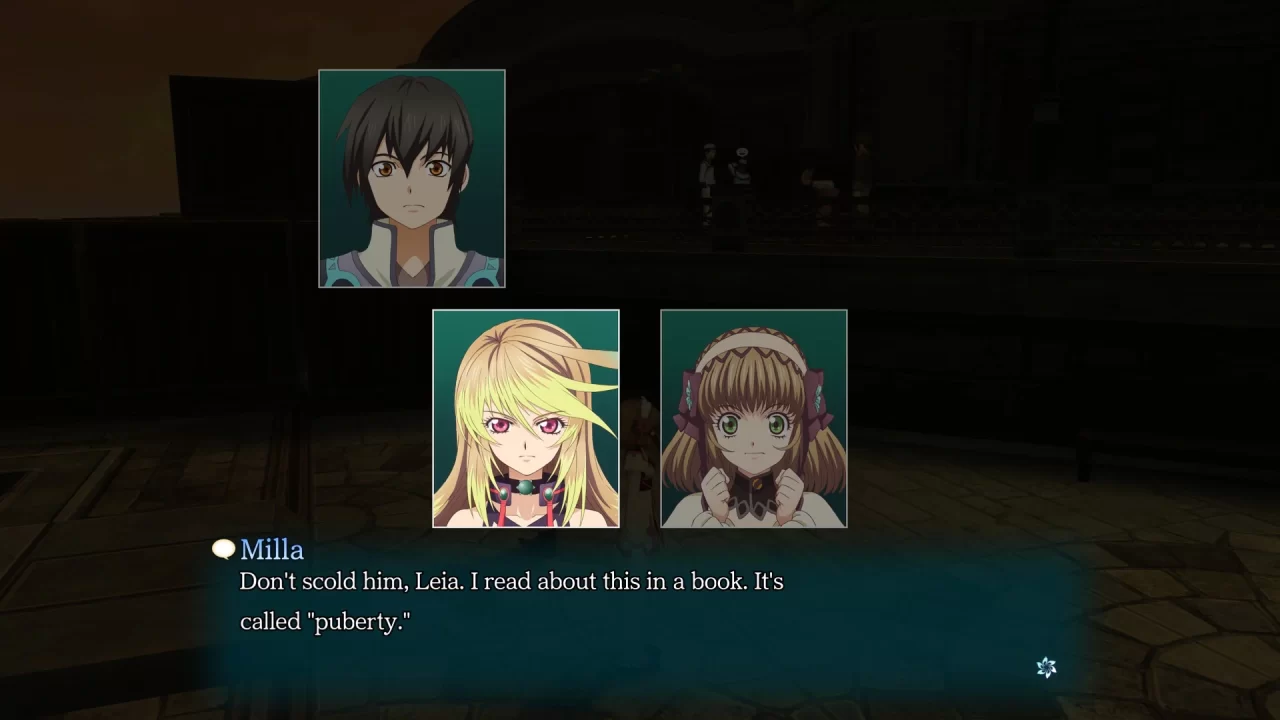1280x720 pixels.
Task: Click the smiling emote above the background NPC
Action: click(x=741, y=153)
